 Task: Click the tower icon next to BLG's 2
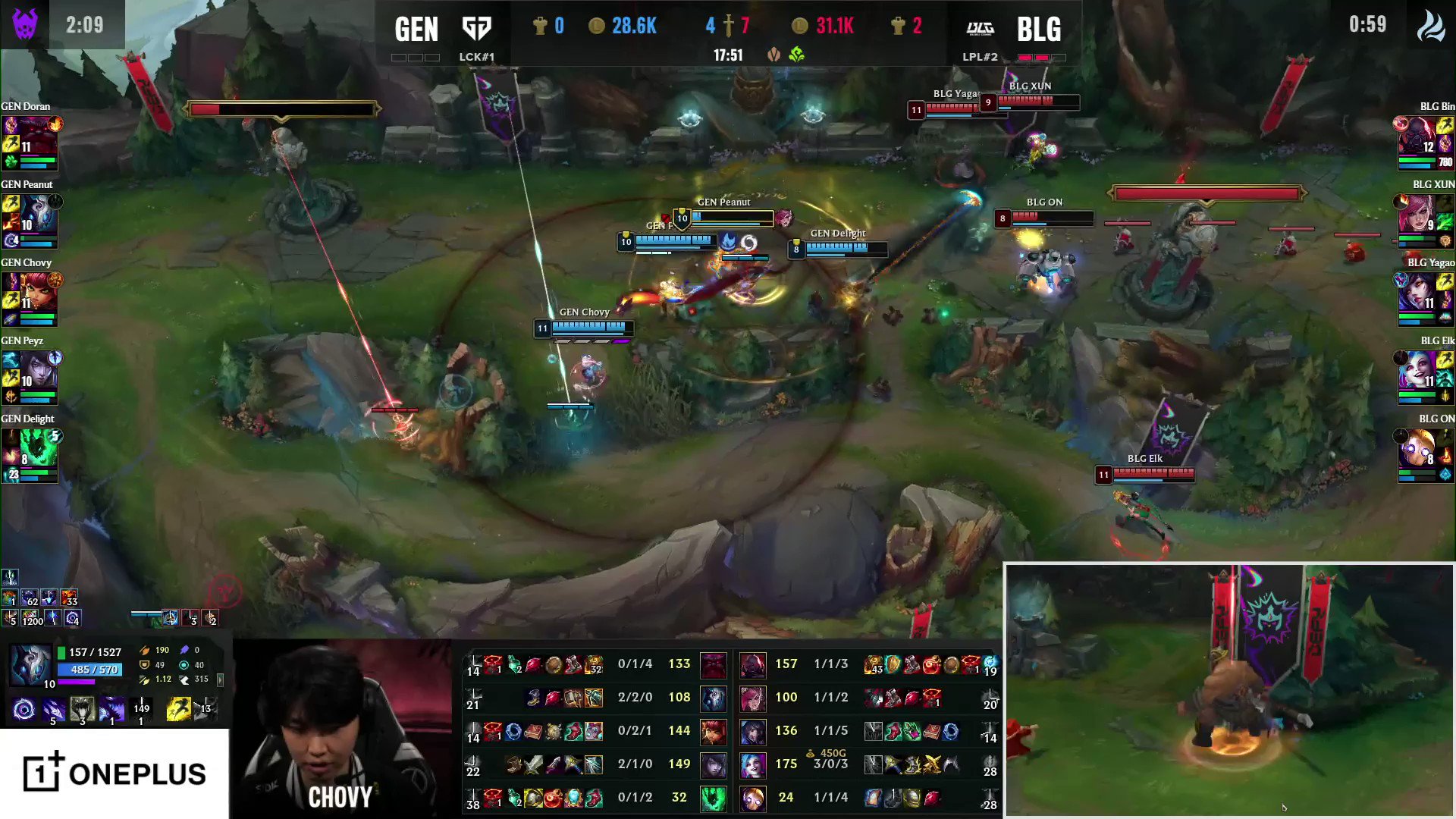[897, 26]
